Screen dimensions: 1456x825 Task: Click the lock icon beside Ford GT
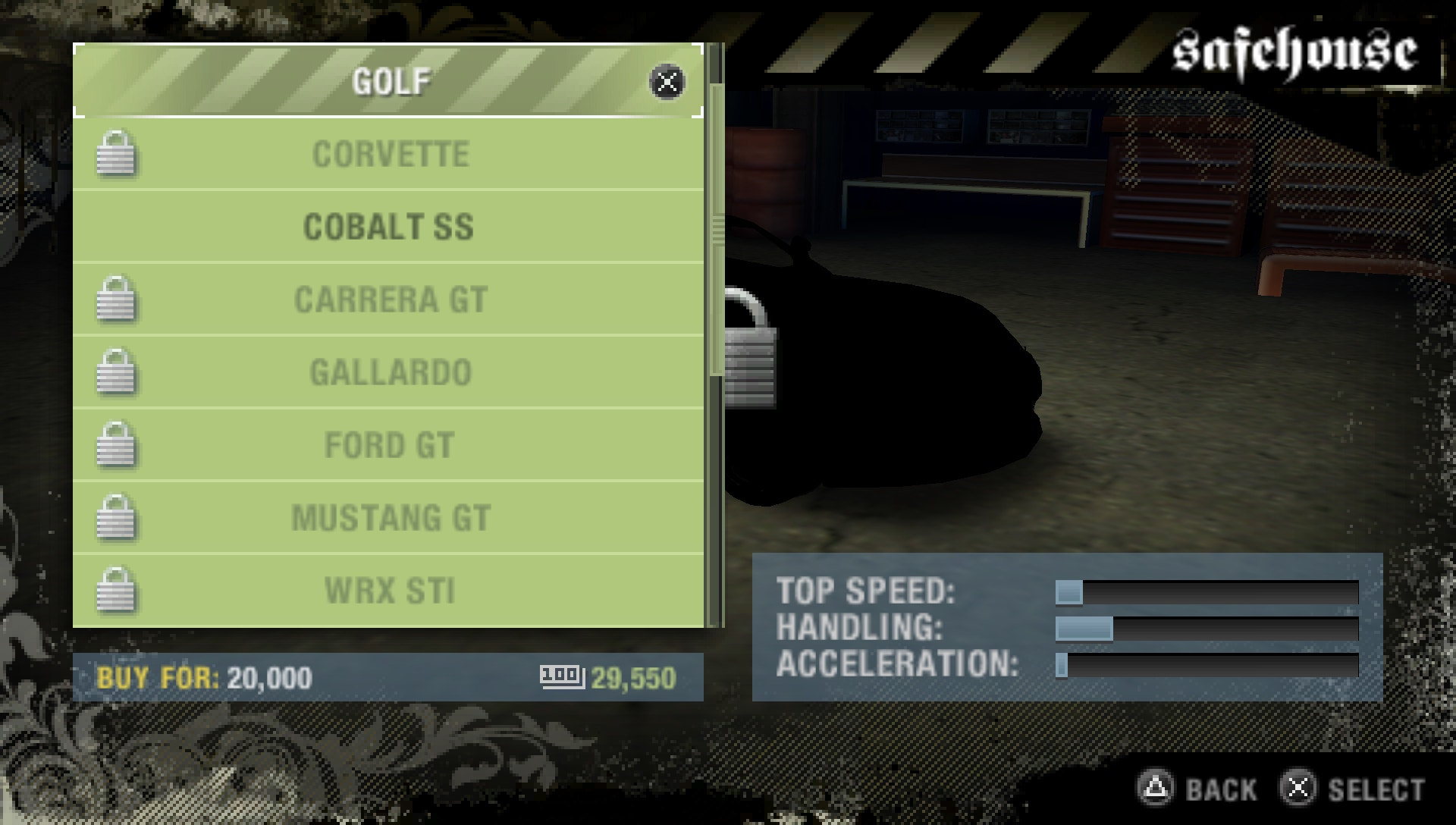tap(115, 446)
